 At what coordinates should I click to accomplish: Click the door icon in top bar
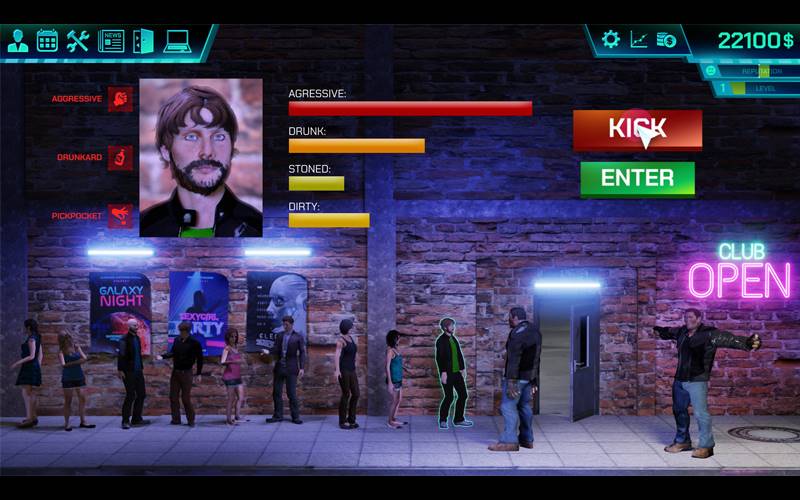tap(143, 41)
